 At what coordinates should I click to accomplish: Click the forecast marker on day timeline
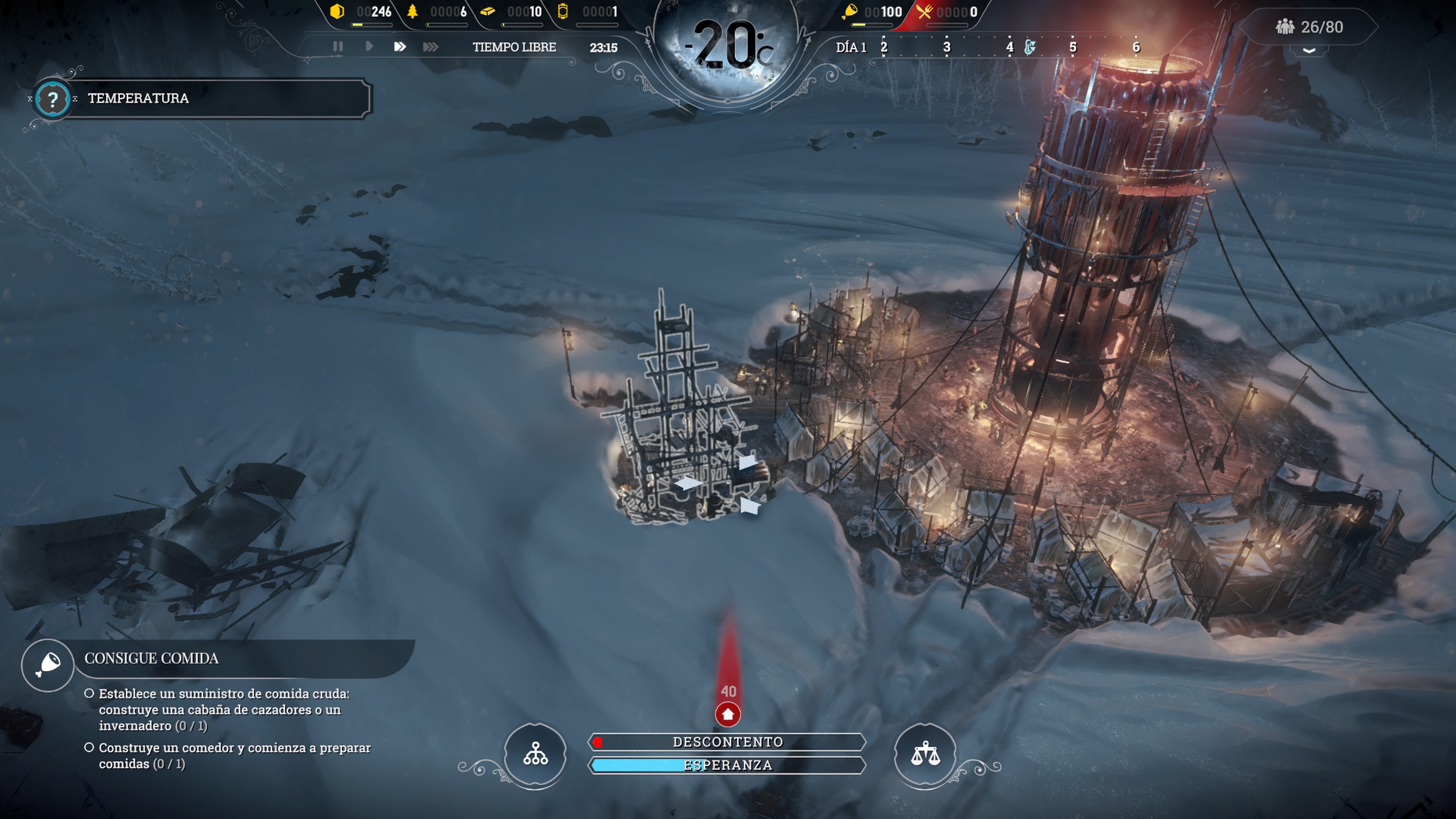click(1030, 47)
